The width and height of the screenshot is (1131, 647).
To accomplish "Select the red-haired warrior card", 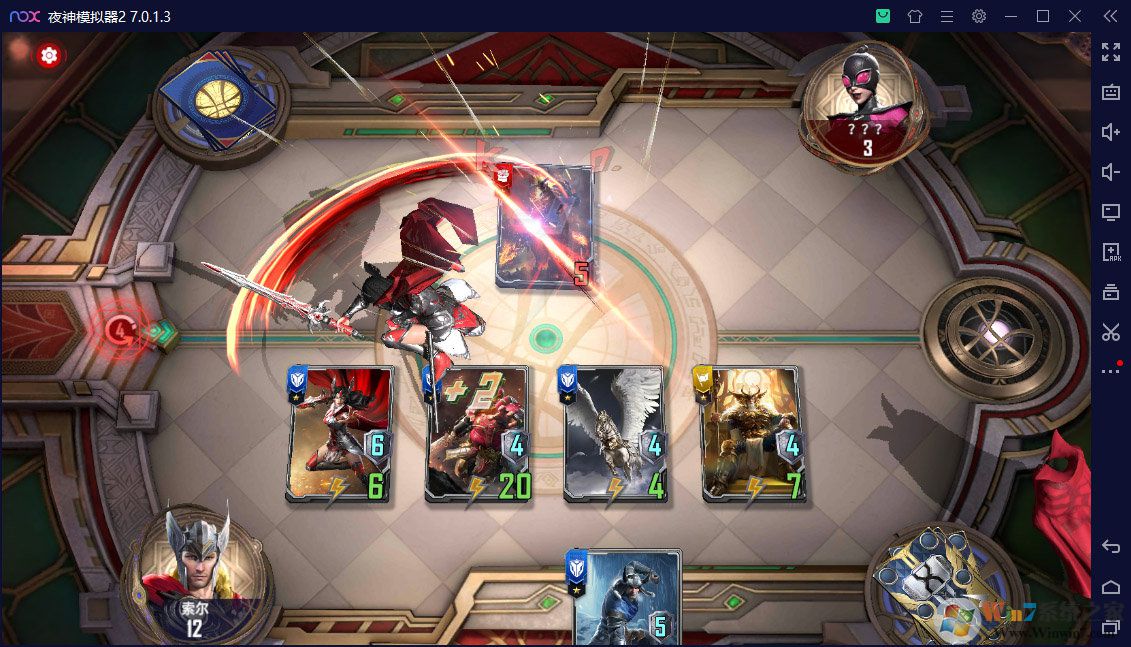I will [x=339, y=433].
